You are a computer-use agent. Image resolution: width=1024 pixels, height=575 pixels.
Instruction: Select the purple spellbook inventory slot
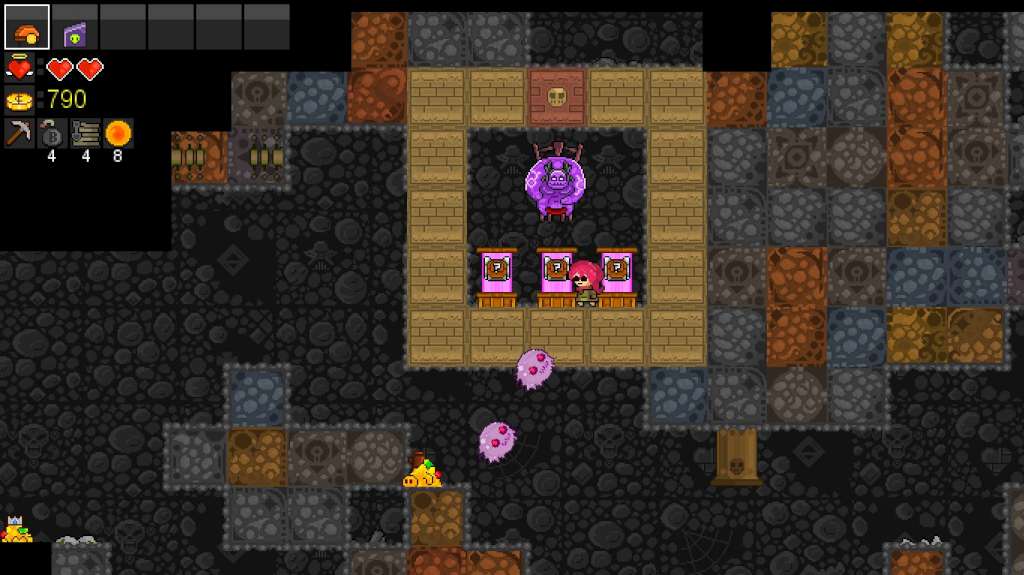pos(75,27)
